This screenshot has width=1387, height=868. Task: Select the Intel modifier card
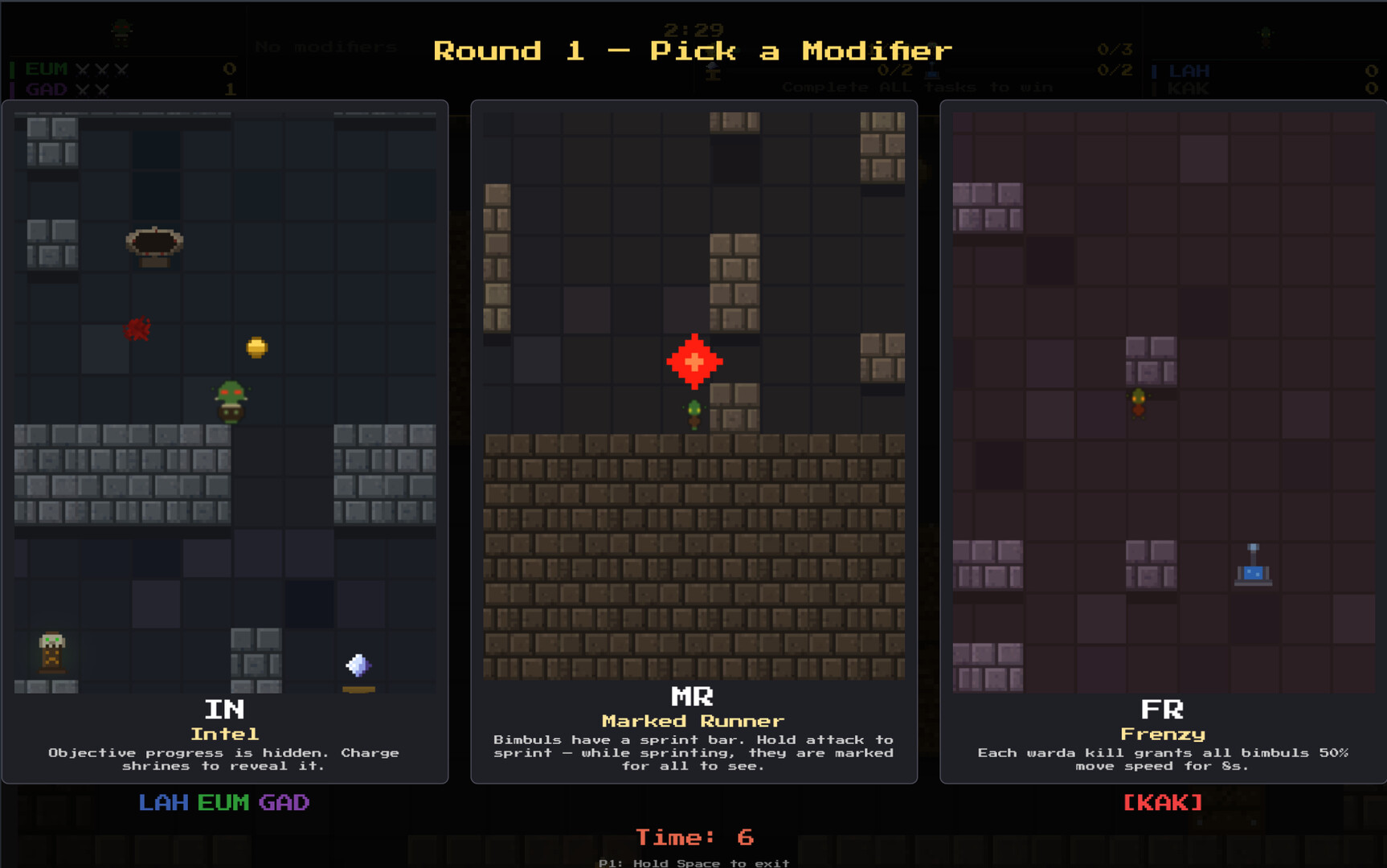tap(226, 442)
